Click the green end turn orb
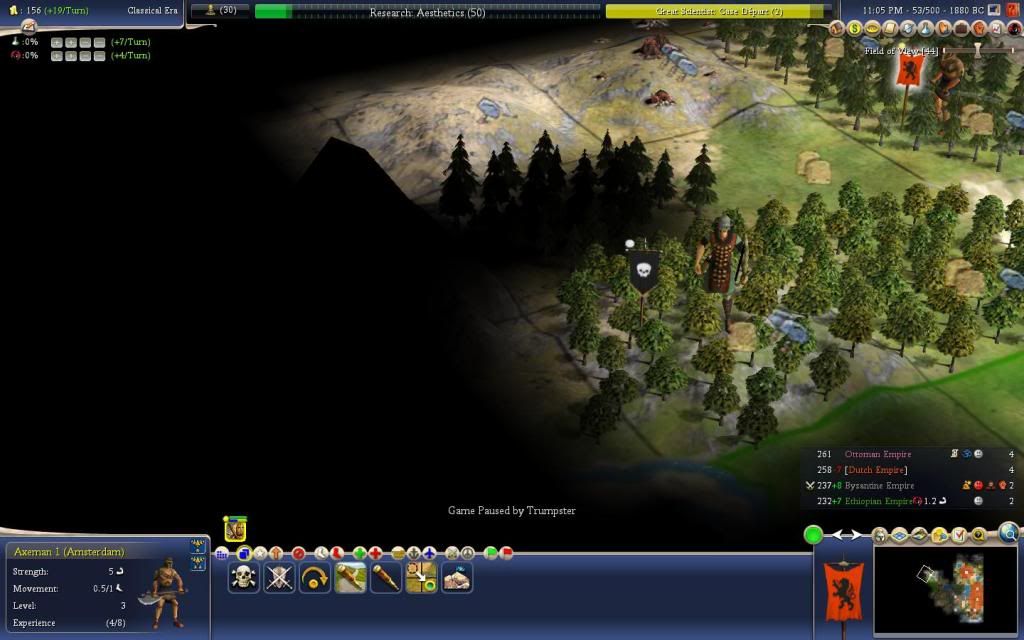Image resolution: width=1024 pixels, height=640 pixels. [814, 535]
